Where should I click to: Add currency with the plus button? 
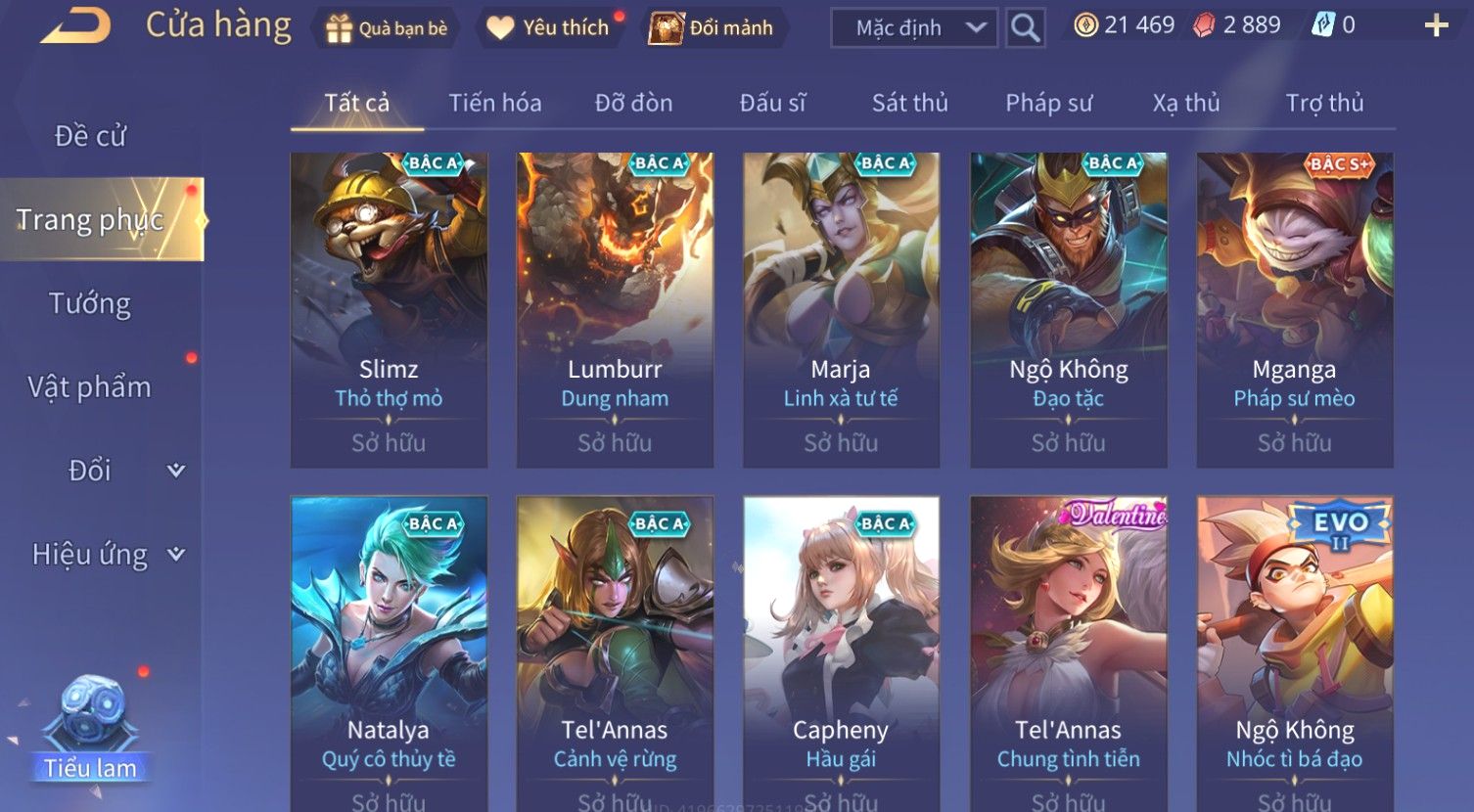1435,26
